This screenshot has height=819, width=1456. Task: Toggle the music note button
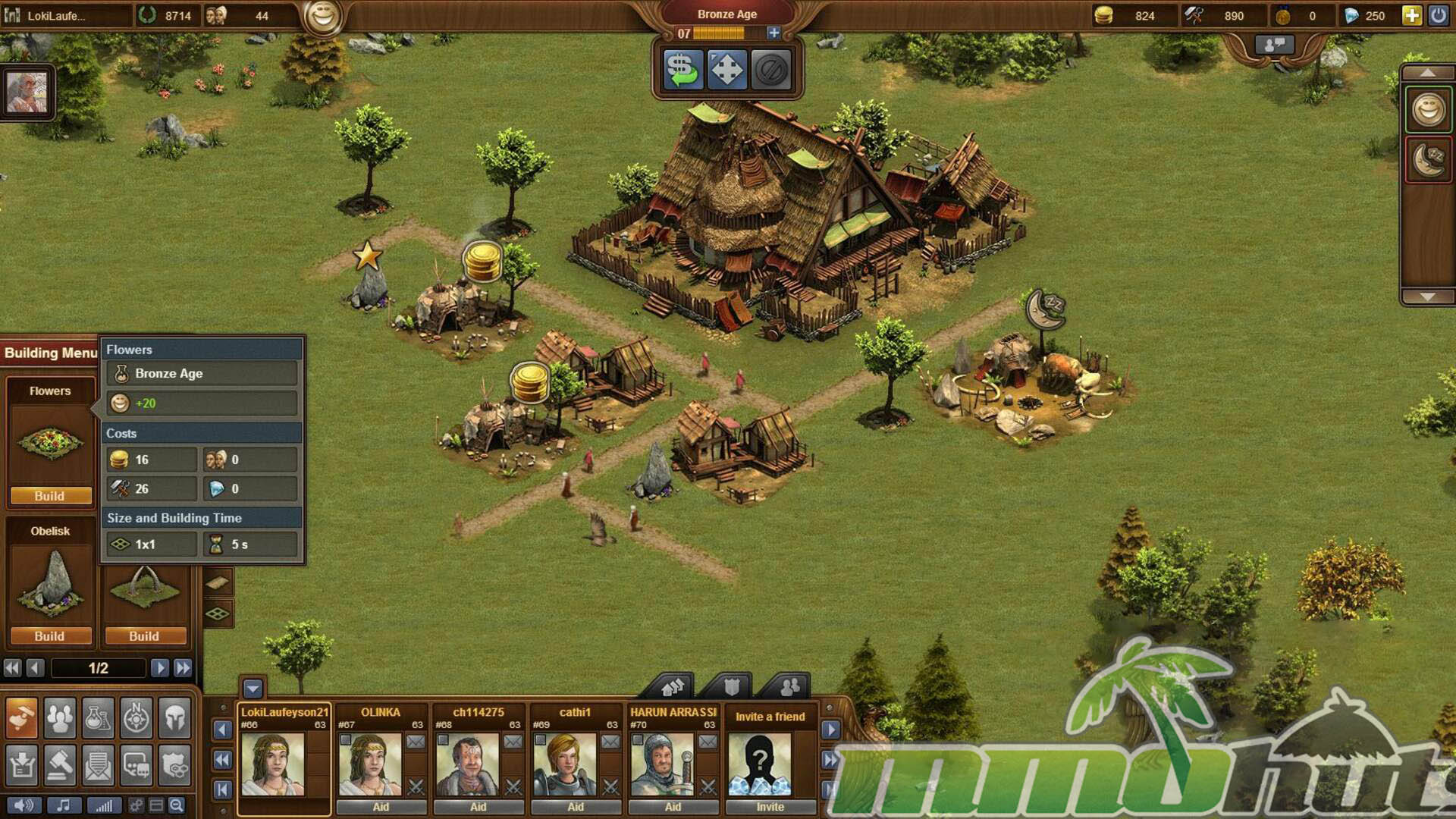point(64,805)
